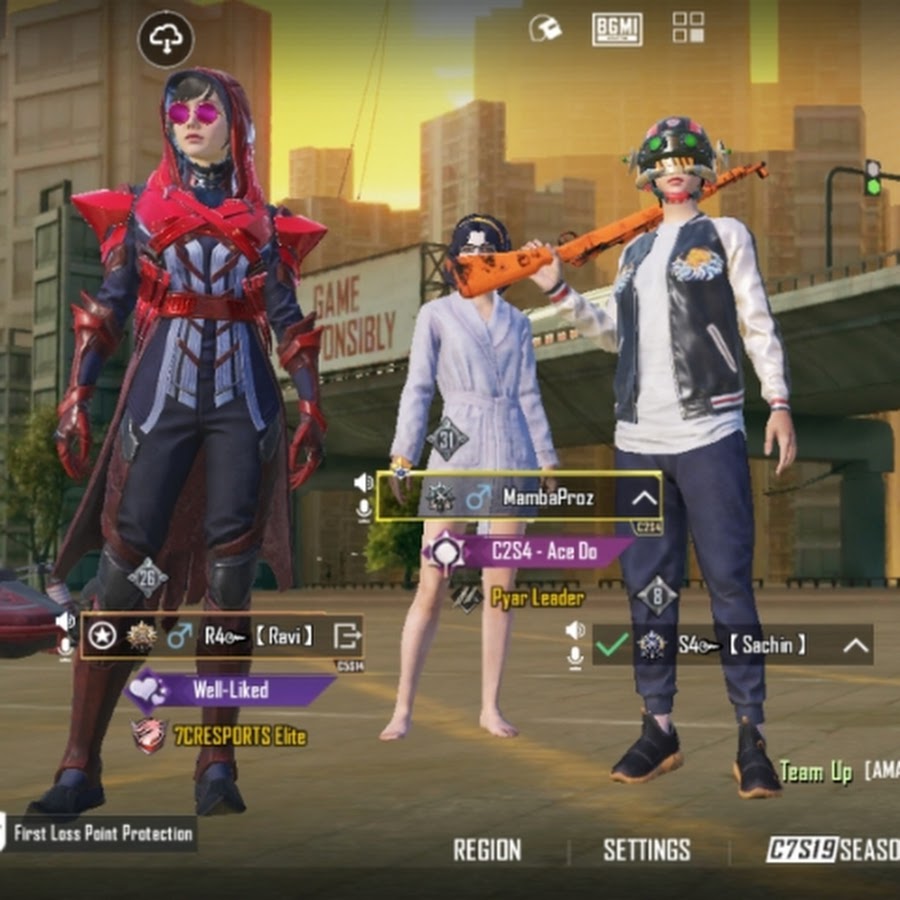Open the SETTINGS menu

click(646, 850)
